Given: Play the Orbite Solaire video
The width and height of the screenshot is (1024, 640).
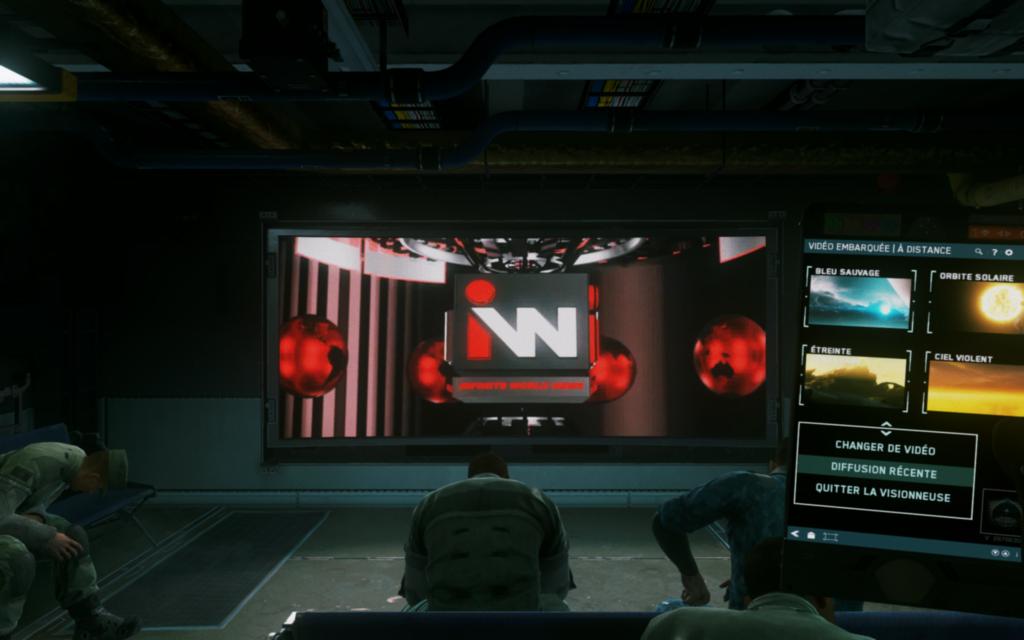Looking at the screenshot, I should pos(985,304).
